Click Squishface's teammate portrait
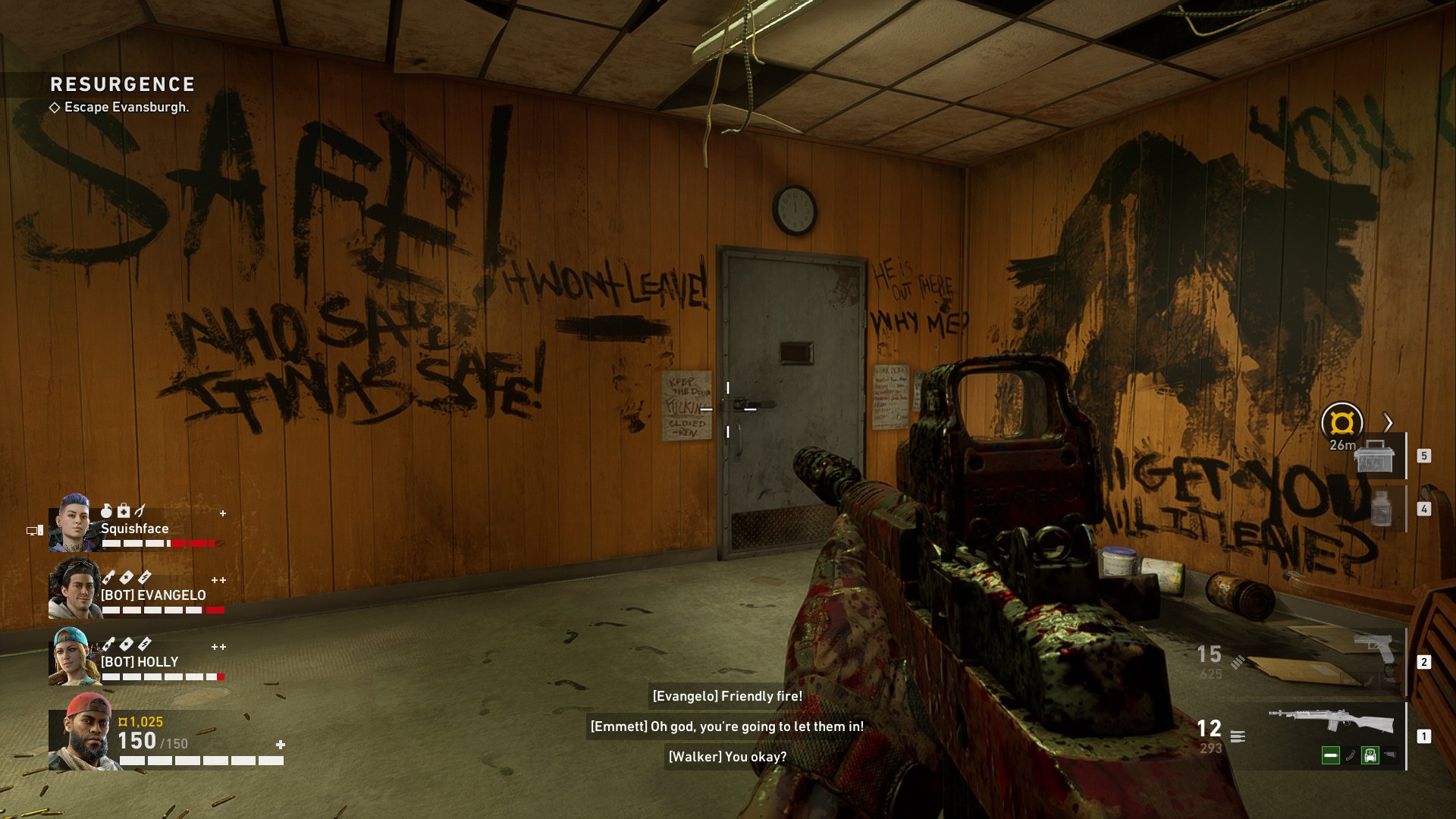Screen dimensions: 1456x819 click(x=74, y=523)
